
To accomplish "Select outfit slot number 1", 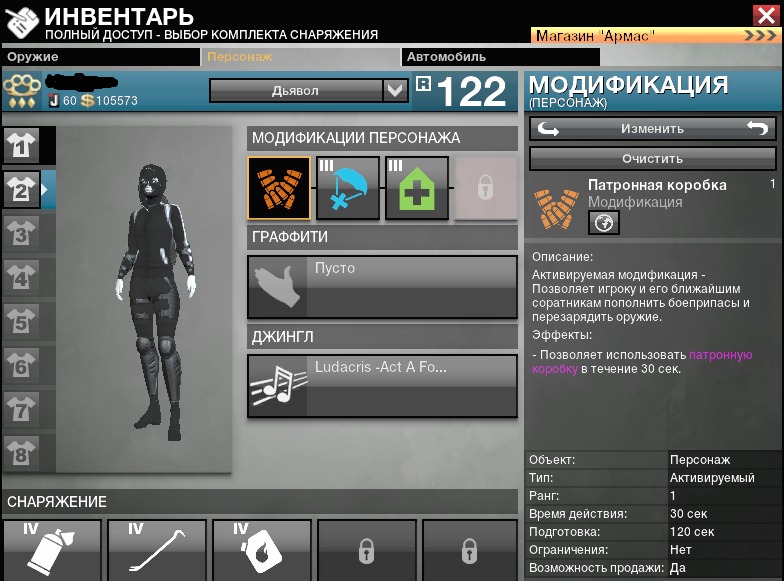I will 22,146.
